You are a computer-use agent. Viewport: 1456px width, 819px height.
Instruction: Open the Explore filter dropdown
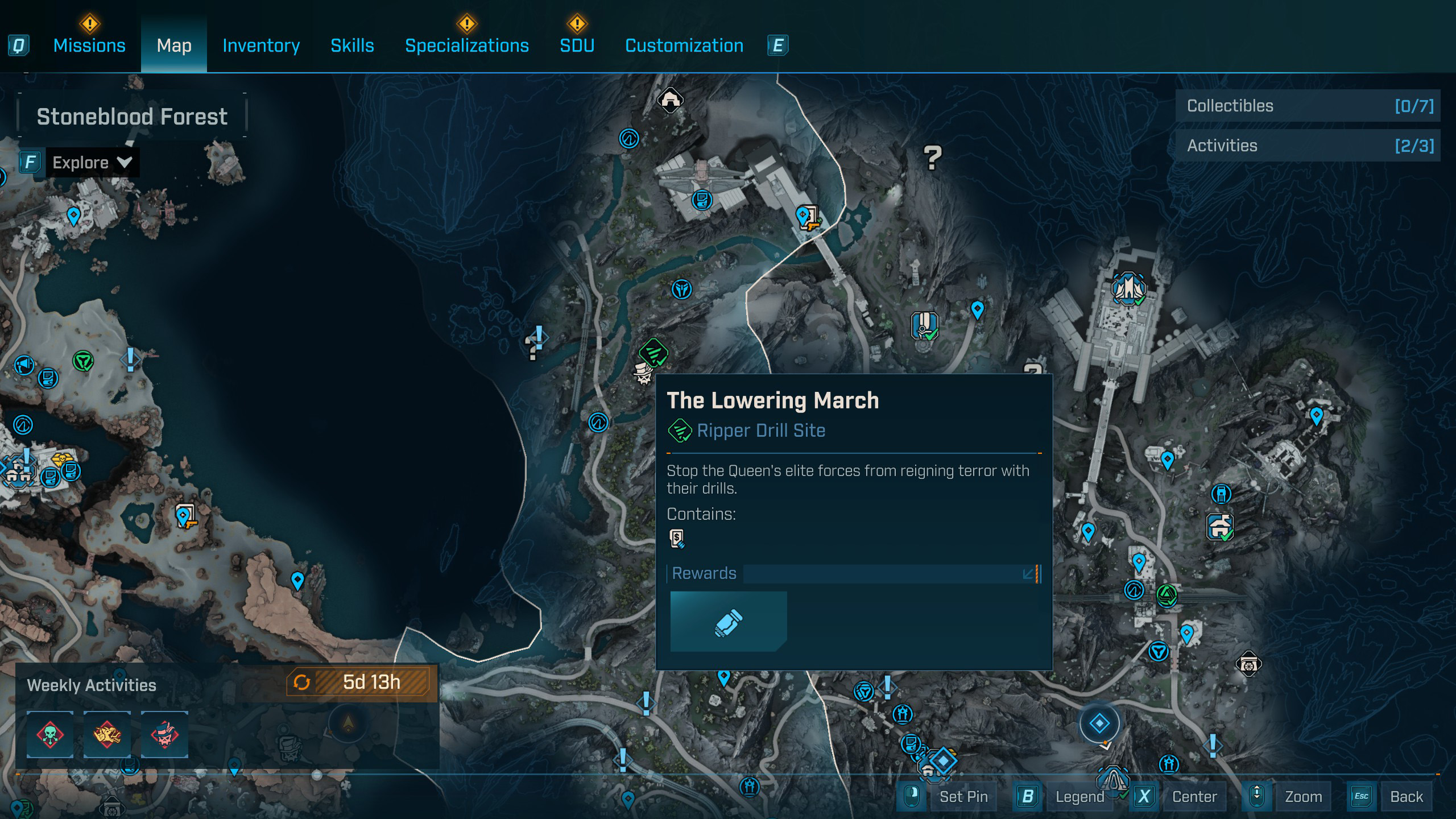(92, 163)
